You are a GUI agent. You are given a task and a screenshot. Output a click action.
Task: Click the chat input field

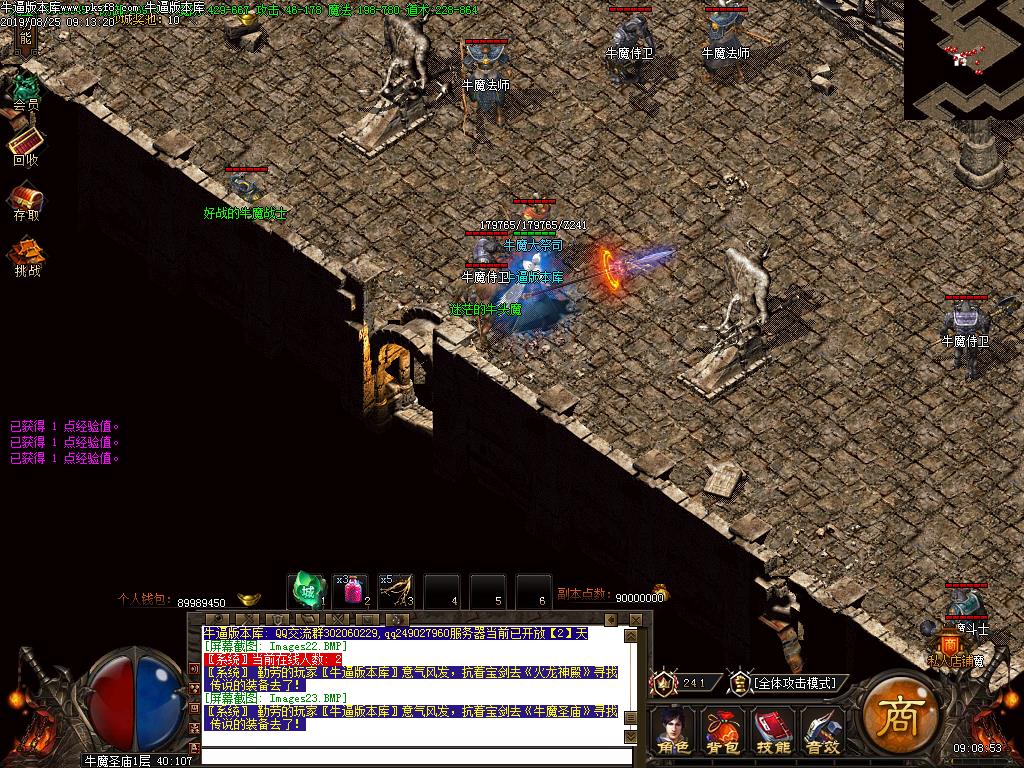(412, 755)
